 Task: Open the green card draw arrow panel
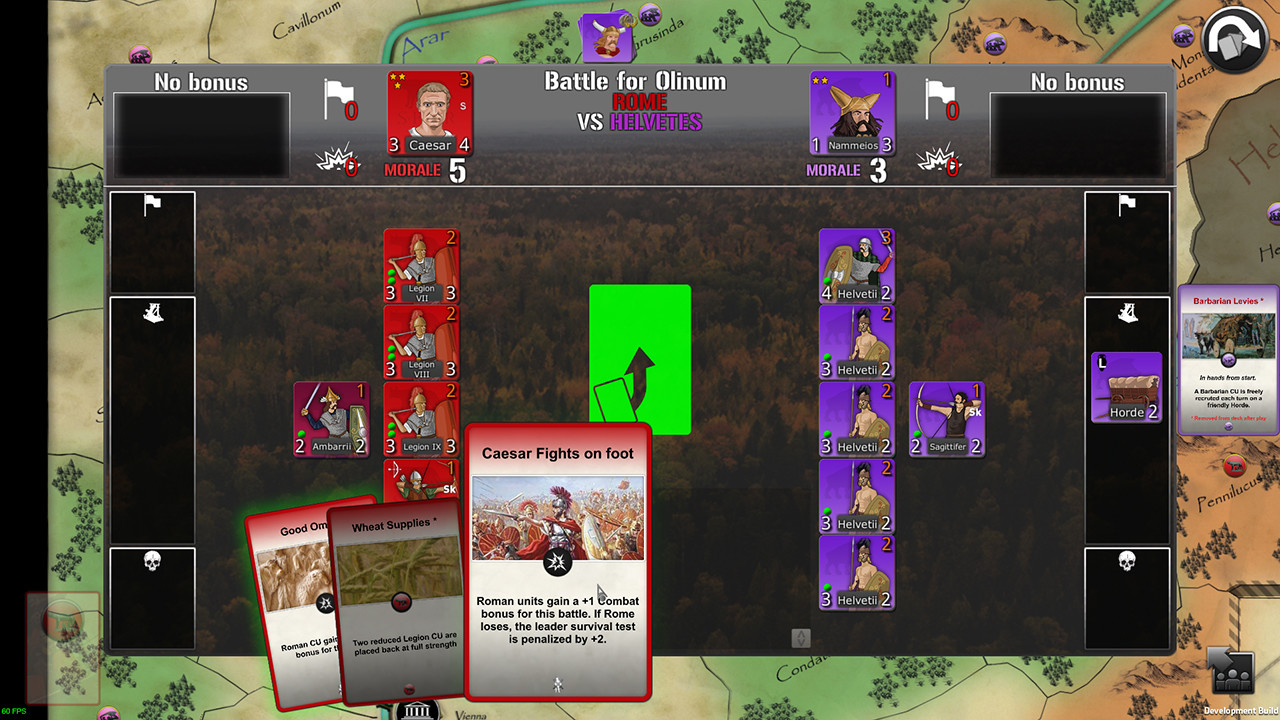click(640, 360)
